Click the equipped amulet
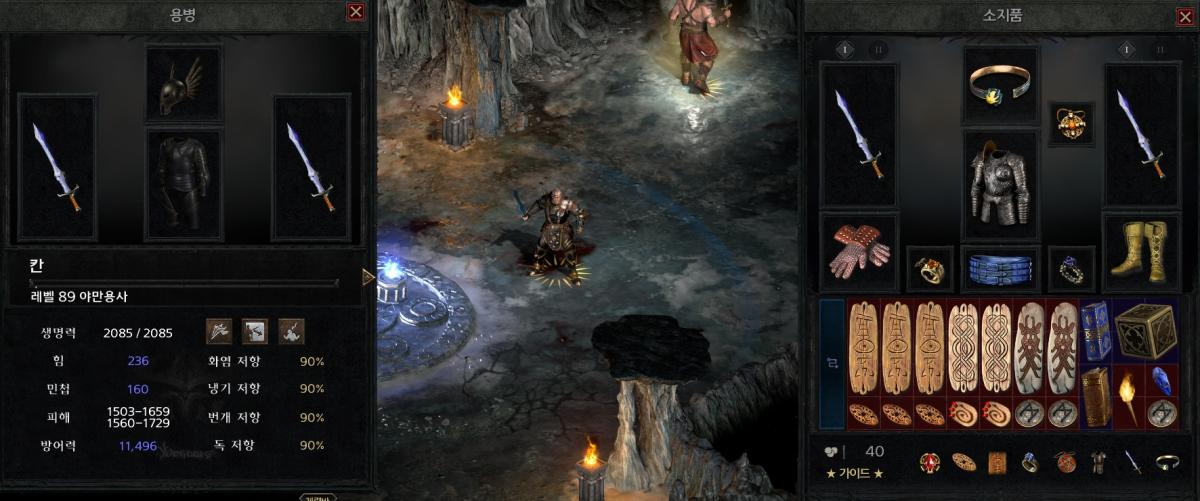Screen dimensions: 1200x501 tap(1071, 122)
